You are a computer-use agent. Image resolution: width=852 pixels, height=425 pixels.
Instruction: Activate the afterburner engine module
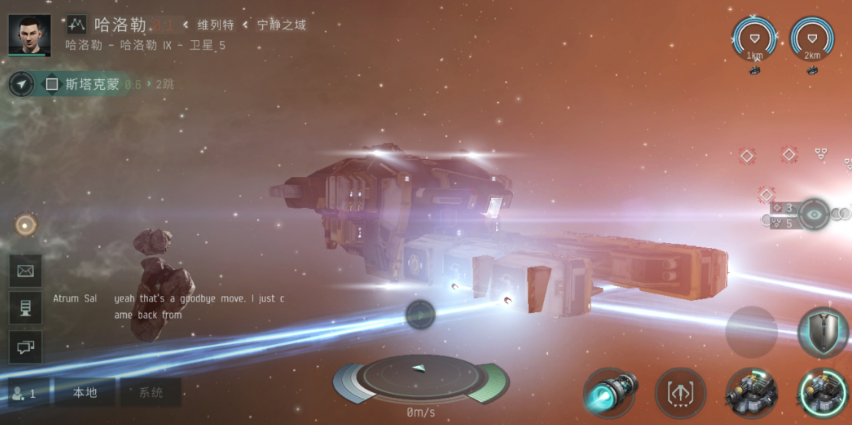point(609,391)
